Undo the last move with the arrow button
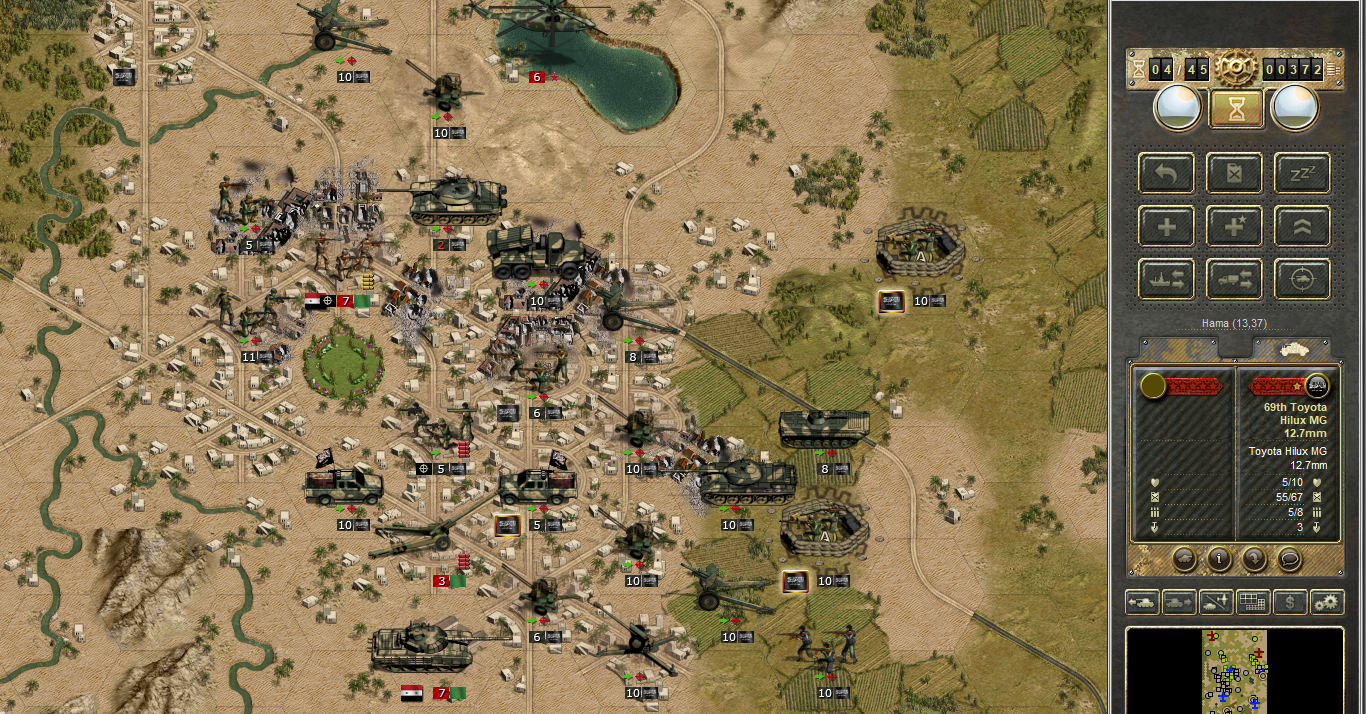The image size is (1366, 714). (1166, 173)
